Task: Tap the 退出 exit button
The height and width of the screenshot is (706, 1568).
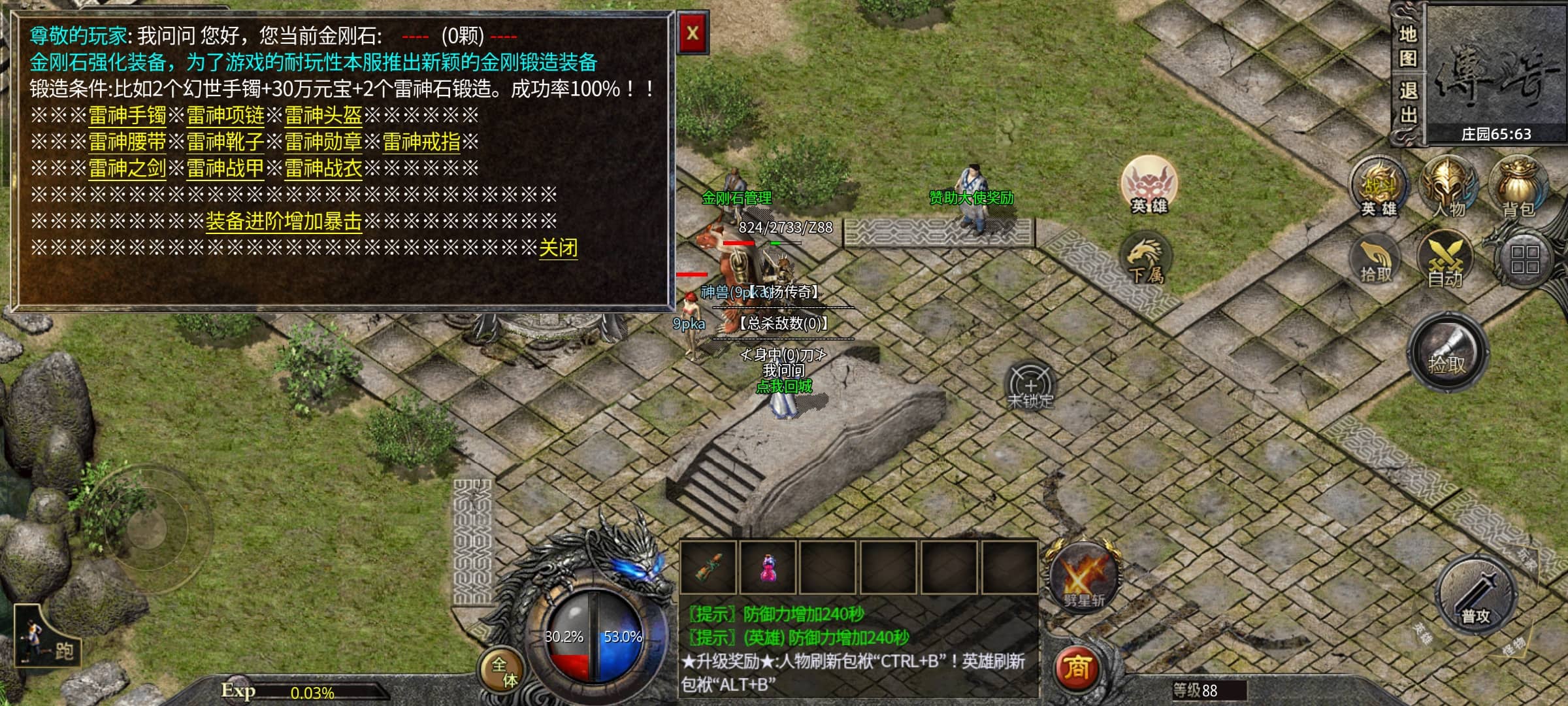Action: point(1408,103)
